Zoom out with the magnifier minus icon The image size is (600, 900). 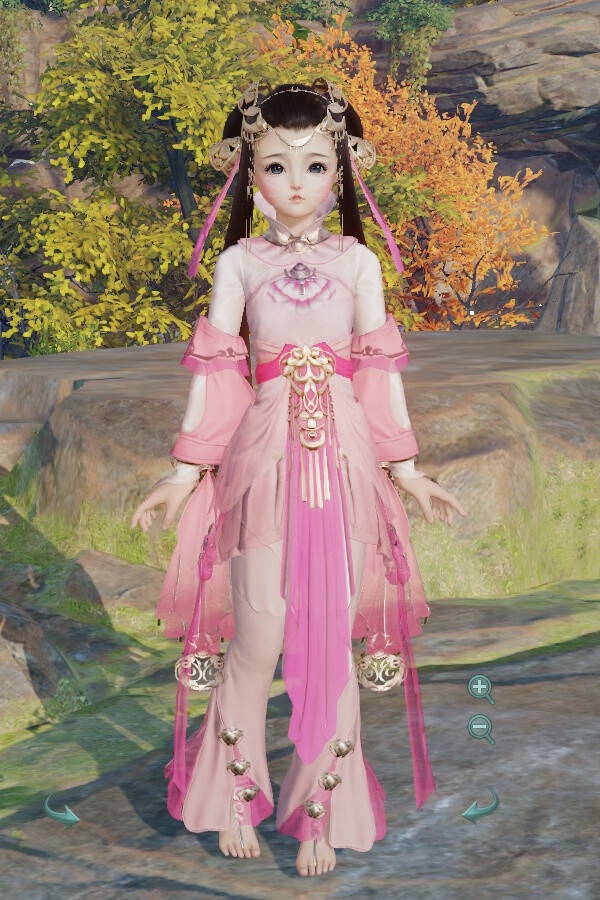pos(480,727)
